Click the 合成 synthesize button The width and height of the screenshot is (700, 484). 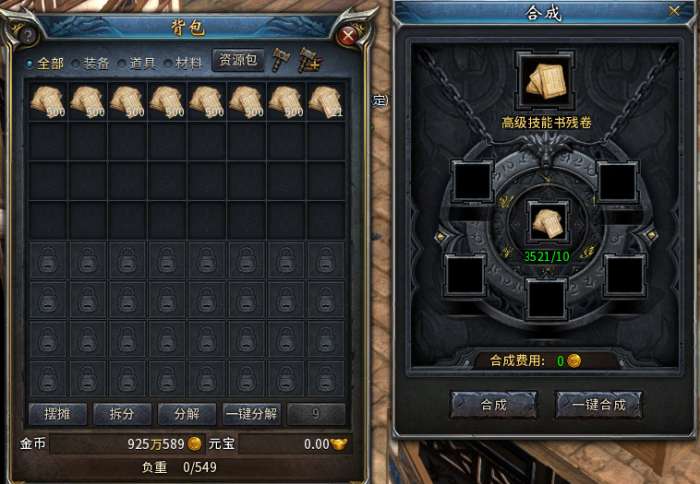click(493, 404)
